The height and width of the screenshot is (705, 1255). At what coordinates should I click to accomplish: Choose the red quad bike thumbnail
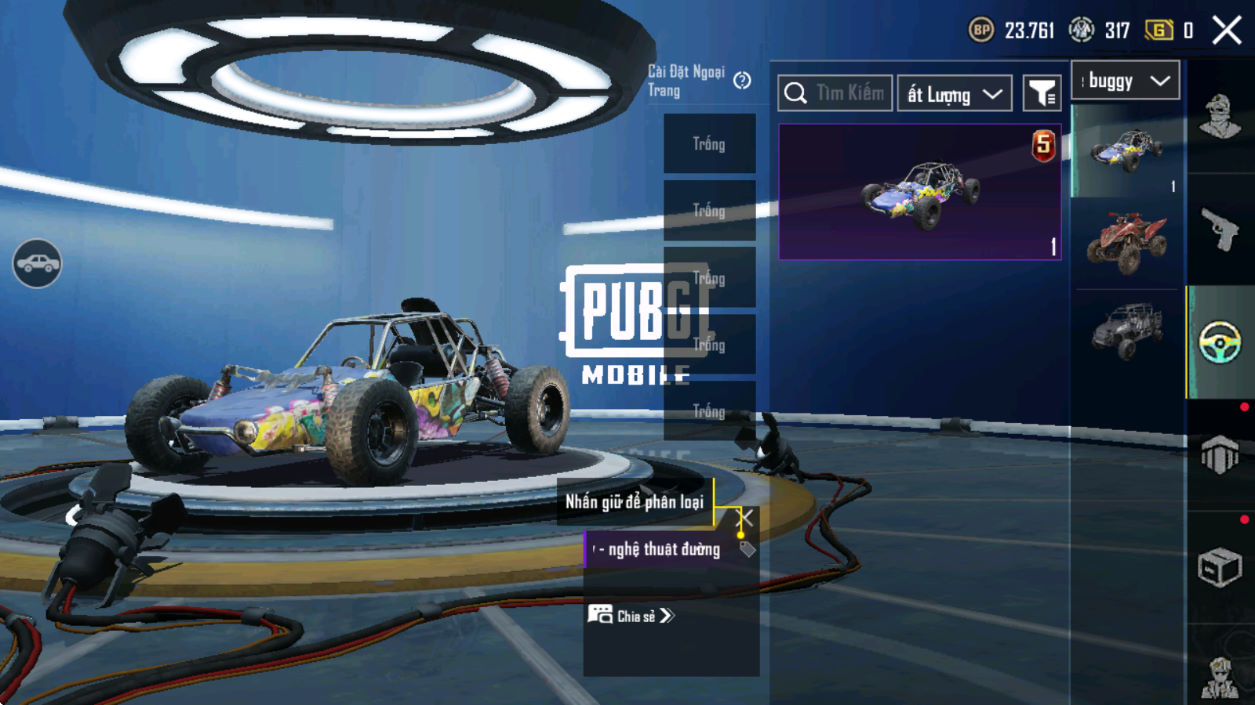pos(1126,240)
